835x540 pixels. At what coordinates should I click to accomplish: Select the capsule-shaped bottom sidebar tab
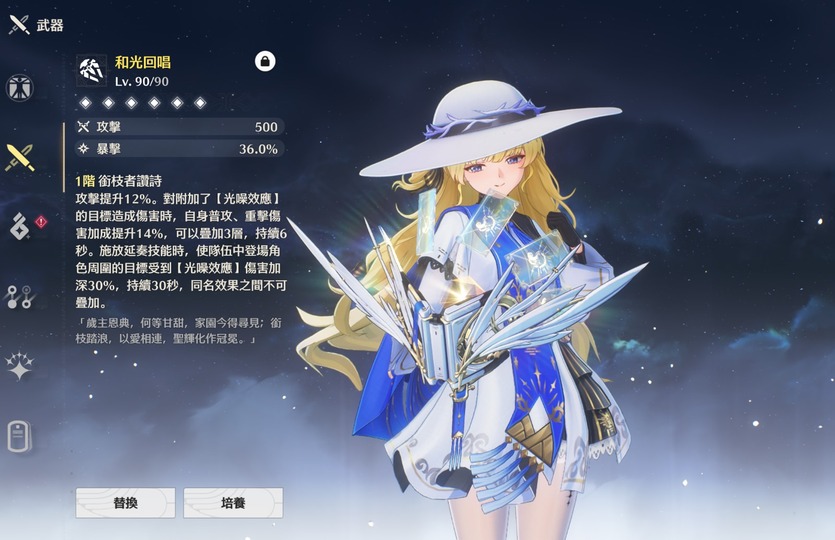point(19,436)
